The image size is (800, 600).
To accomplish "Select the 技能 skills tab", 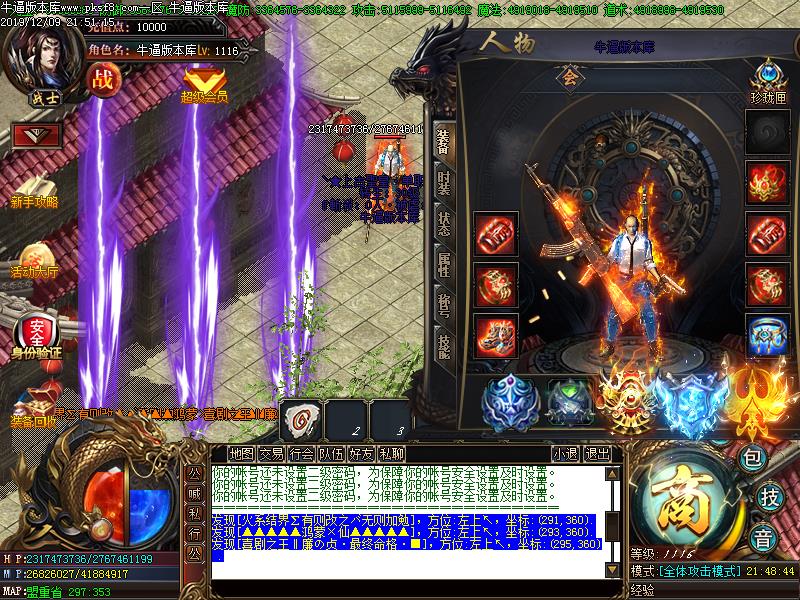I will pyautogui.click(x=444, y=343).
